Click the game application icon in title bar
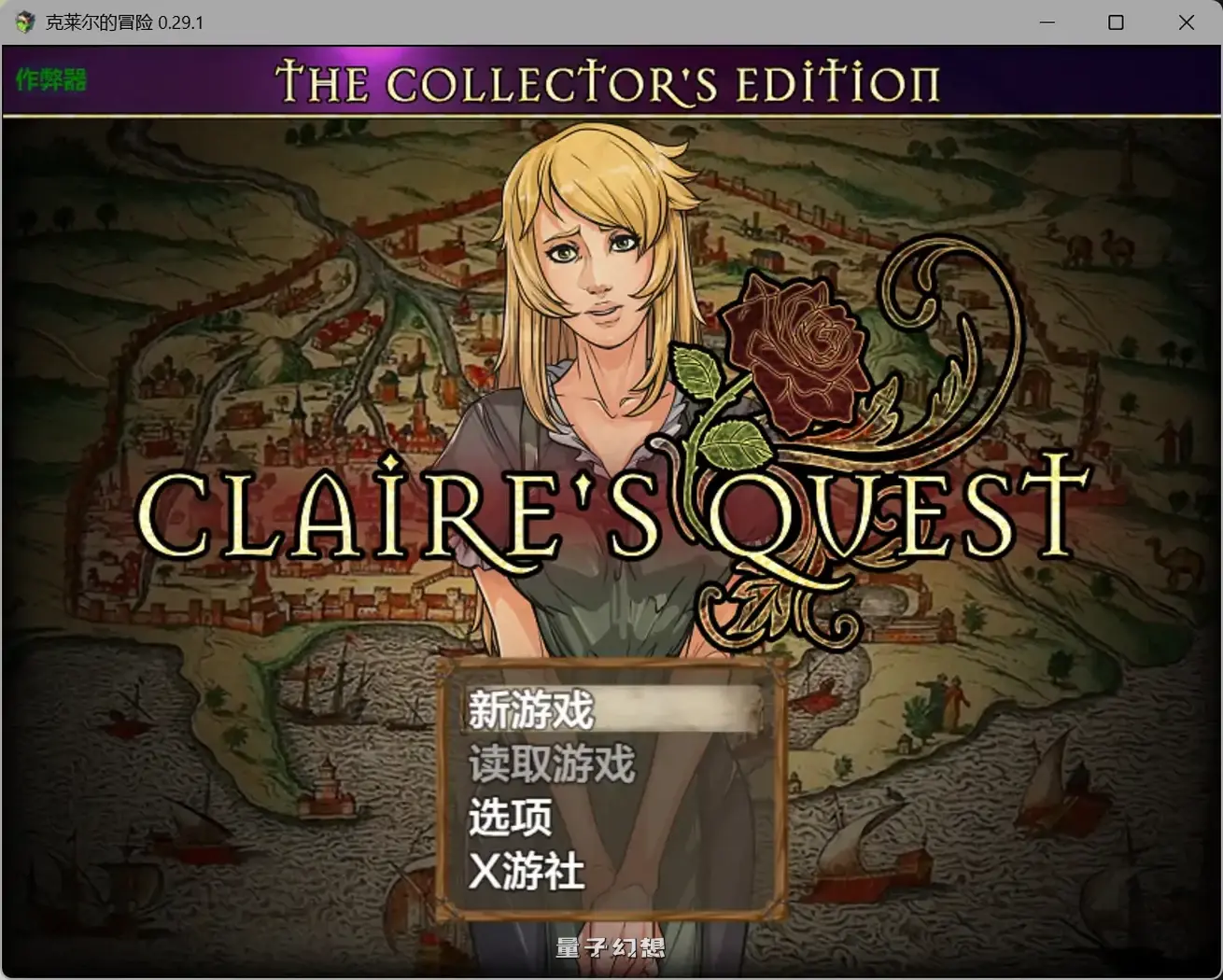Screen dimensions: 1223x980 pyautogui.click(x=24, y=21)
